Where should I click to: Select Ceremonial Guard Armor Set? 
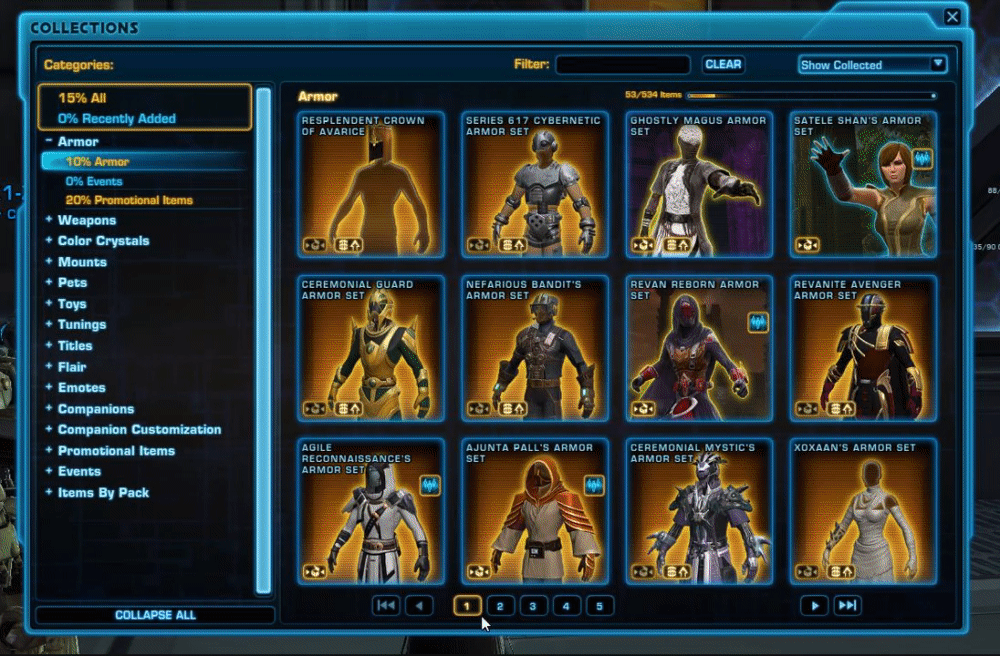tap(371, 348)
